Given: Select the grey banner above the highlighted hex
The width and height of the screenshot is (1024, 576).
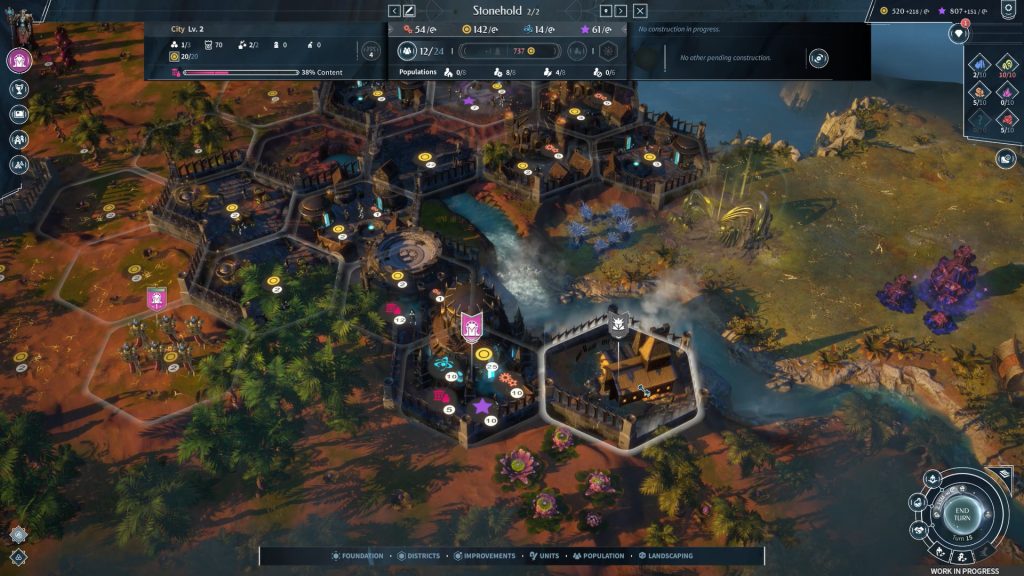Looking at the screenshot, I should [x=618, y=323].
